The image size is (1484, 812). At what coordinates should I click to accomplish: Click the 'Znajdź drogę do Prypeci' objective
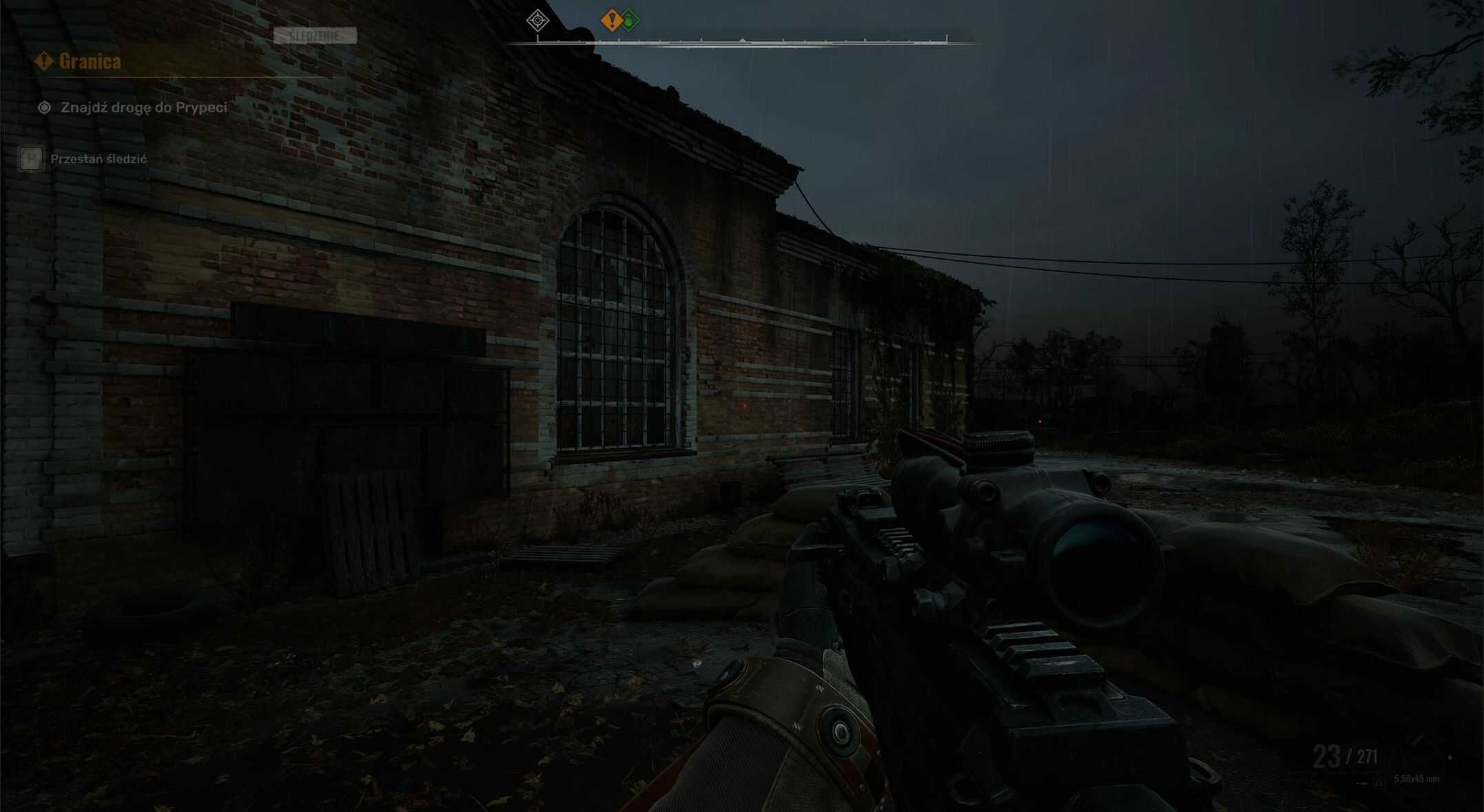[143, 107]
